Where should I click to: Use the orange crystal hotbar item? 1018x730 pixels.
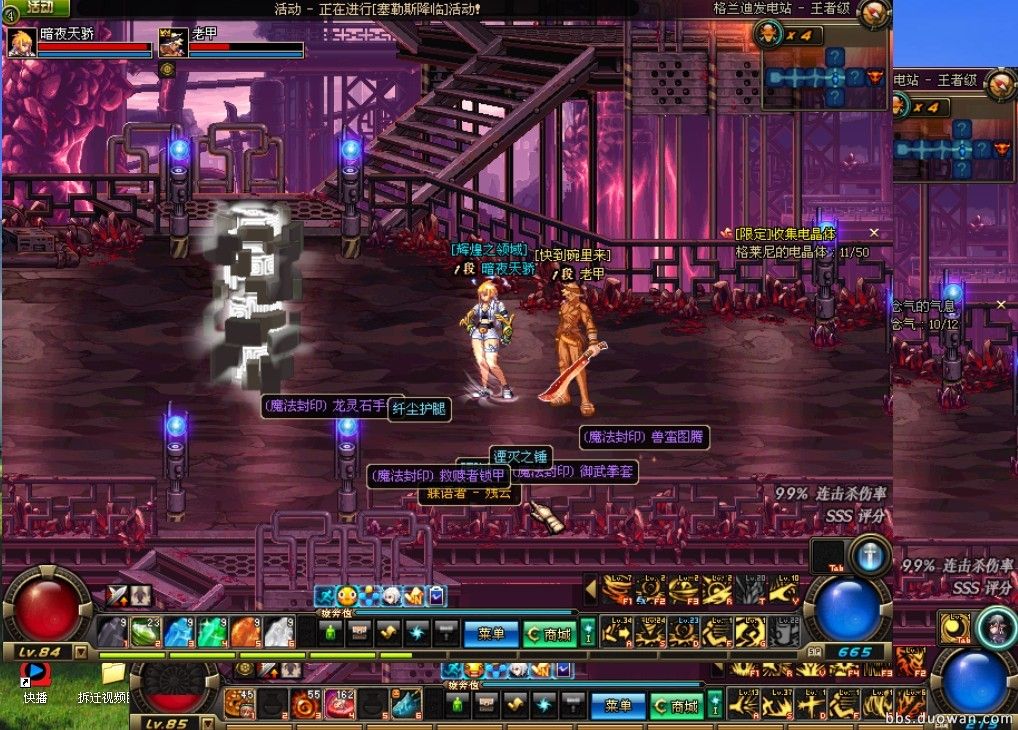246,632
